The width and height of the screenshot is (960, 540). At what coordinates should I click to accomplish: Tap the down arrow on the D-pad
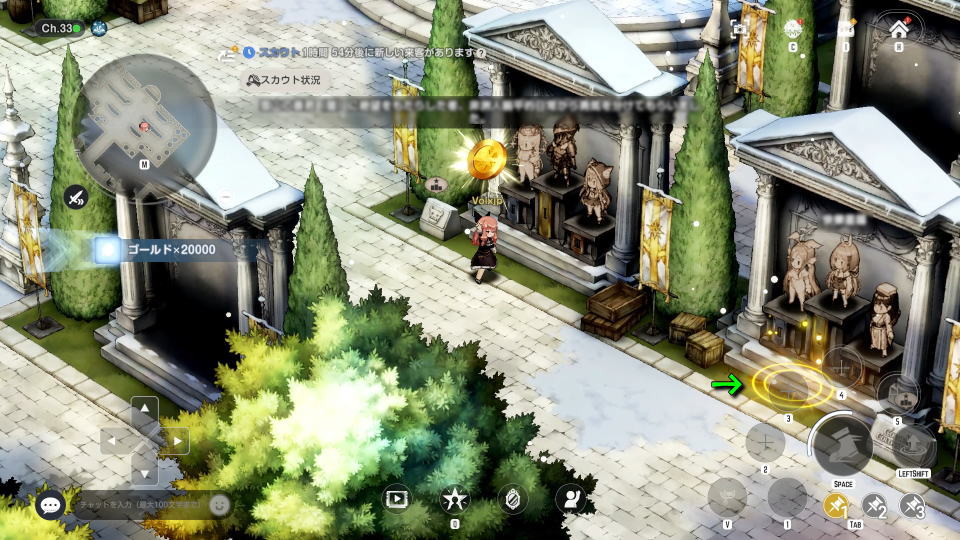pos(145,471)
